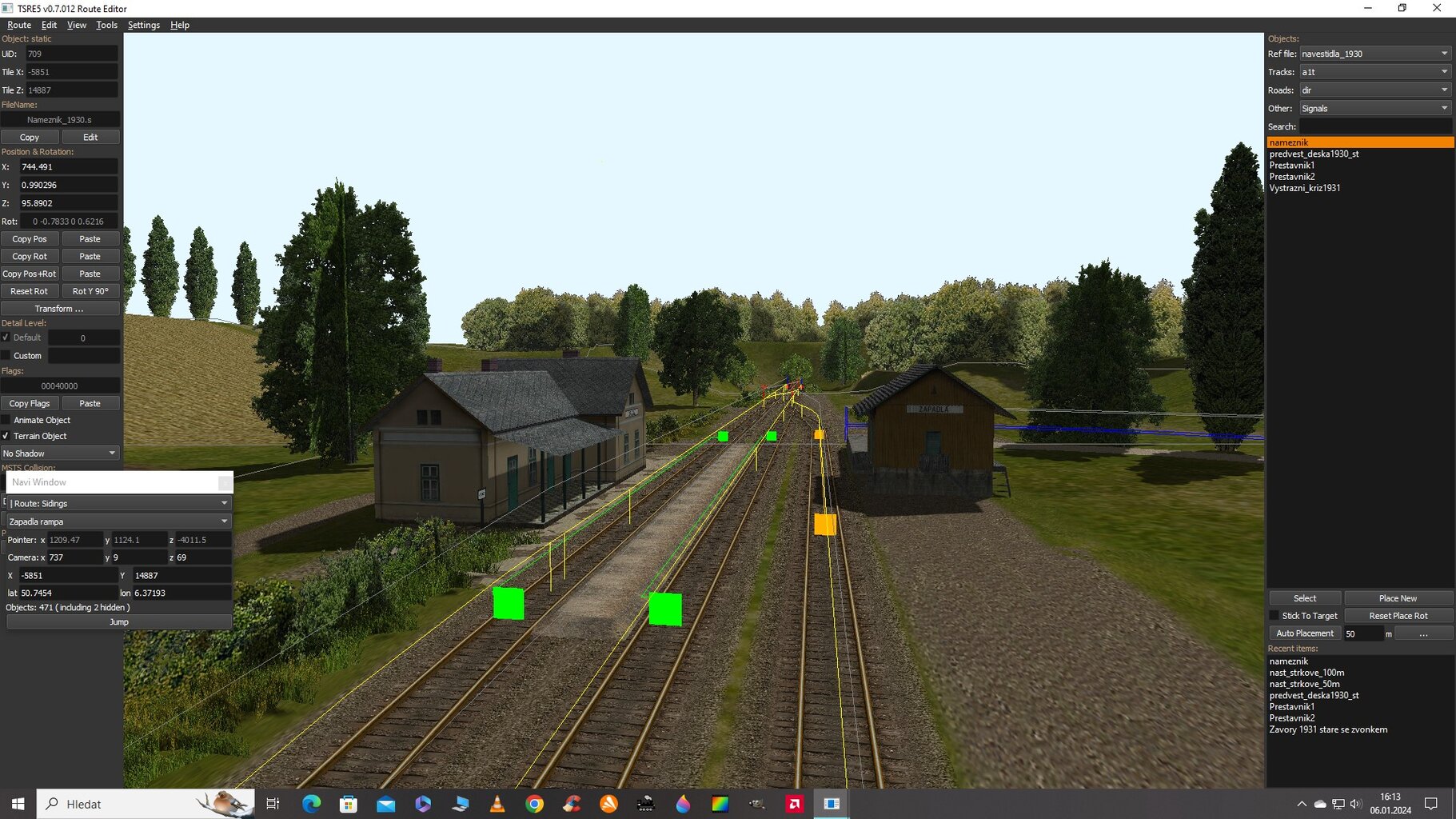Click the Copy Flags button
The height and width of the screenshot is (819, 1456).
[x=30, y=404]
